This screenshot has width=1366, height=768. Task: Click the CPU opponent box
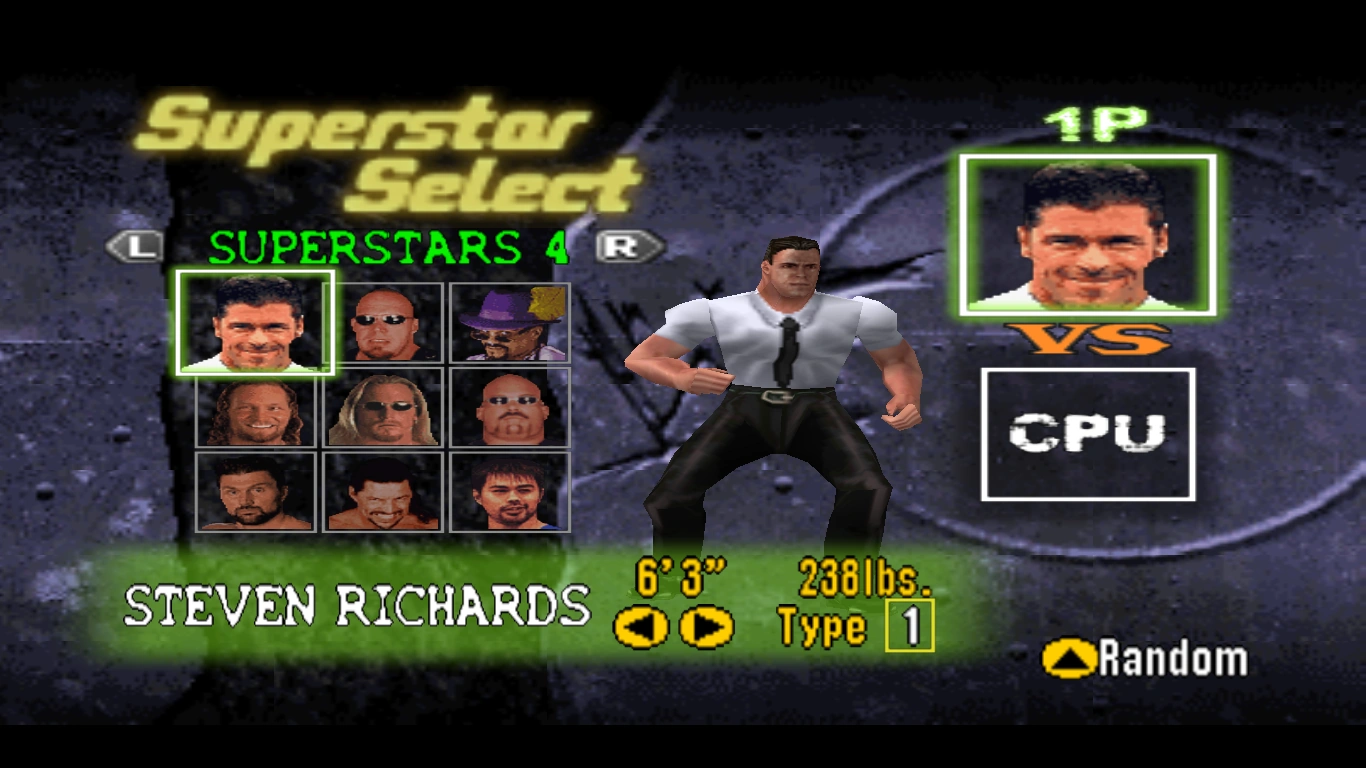tap(1088, 435)
